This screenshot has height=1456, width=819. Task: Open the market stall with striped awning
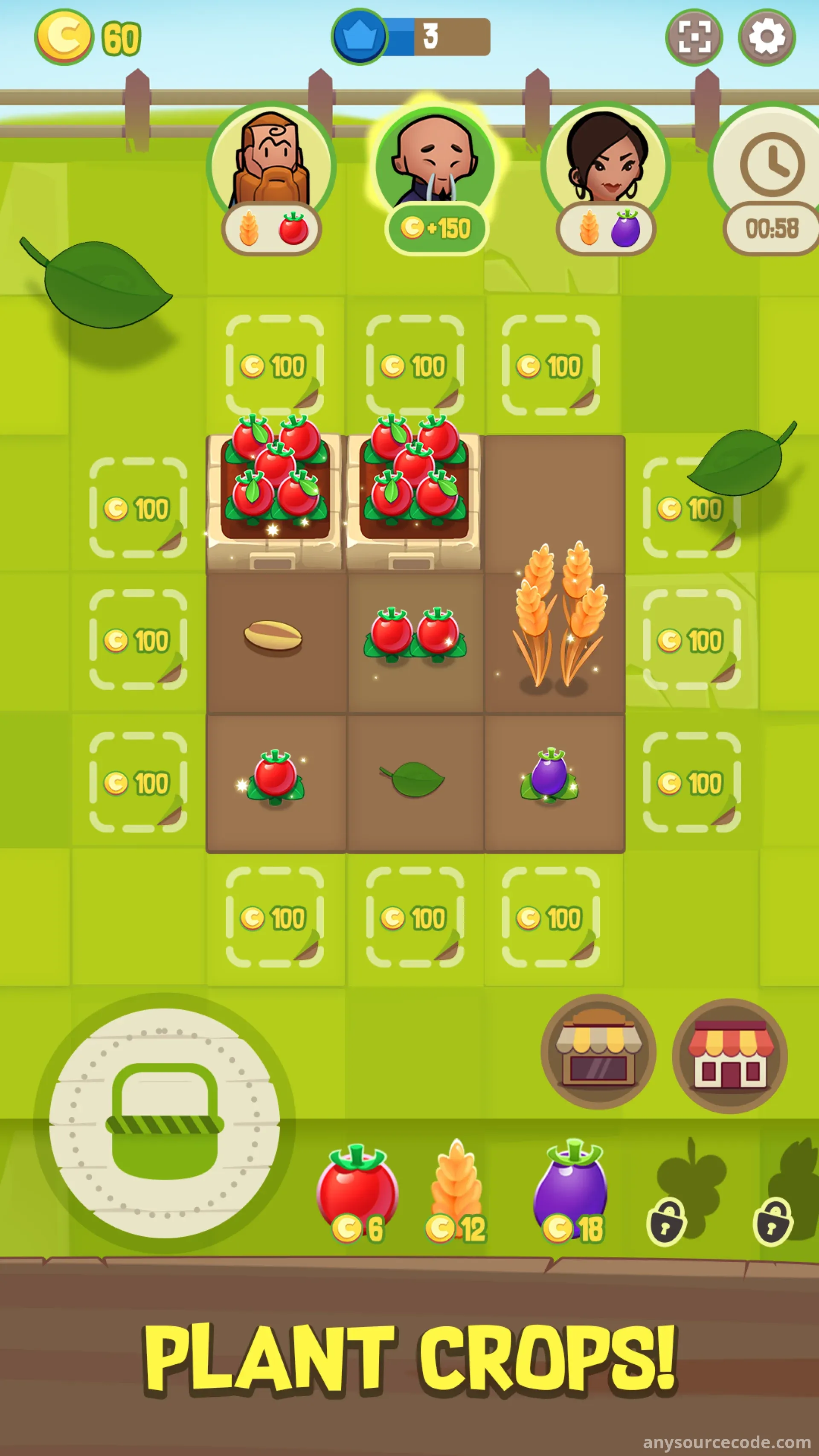tap(598, 1052)
